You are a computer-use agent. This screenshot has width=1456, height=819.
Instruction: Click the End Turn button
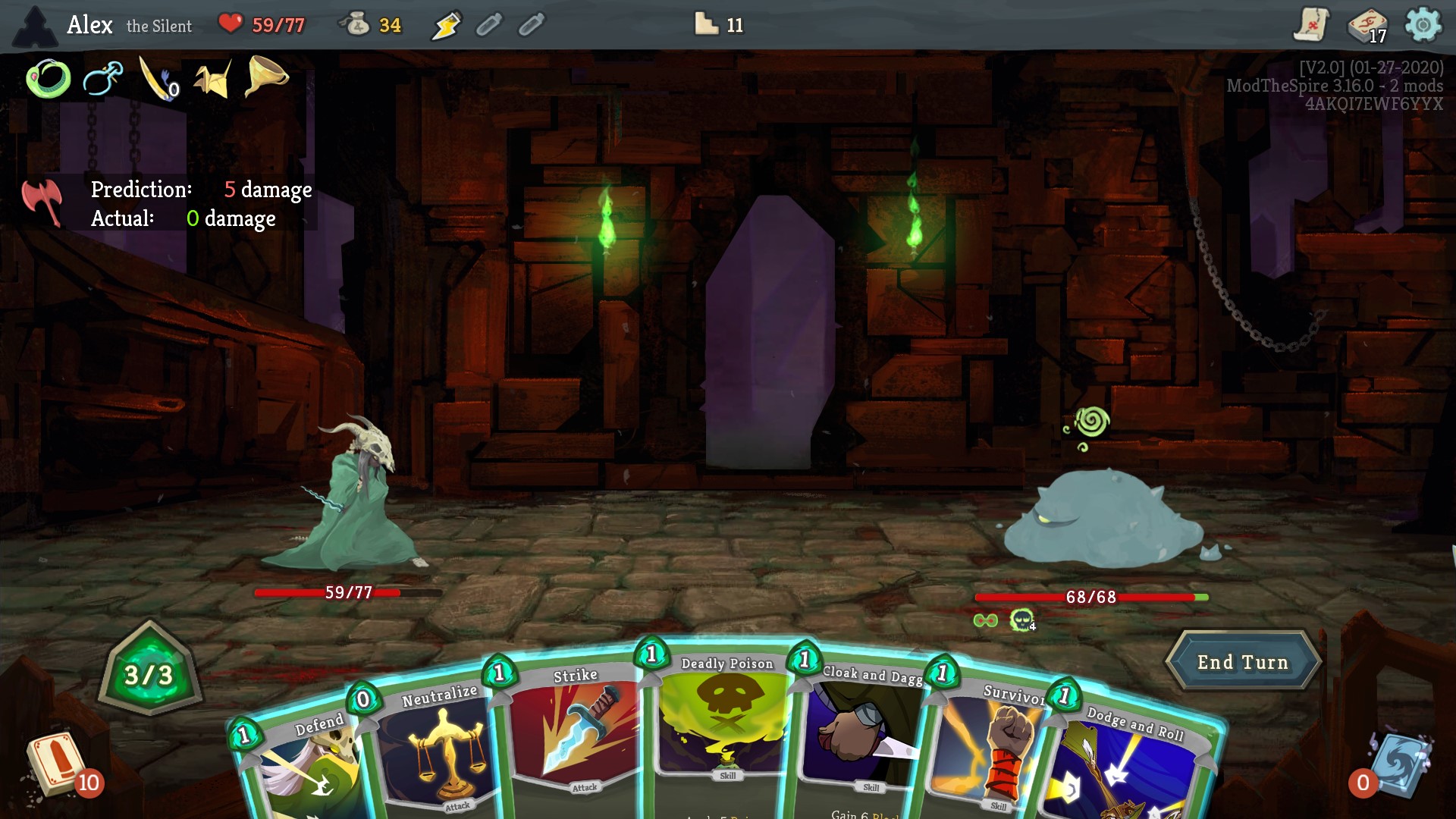[1242, 662]
